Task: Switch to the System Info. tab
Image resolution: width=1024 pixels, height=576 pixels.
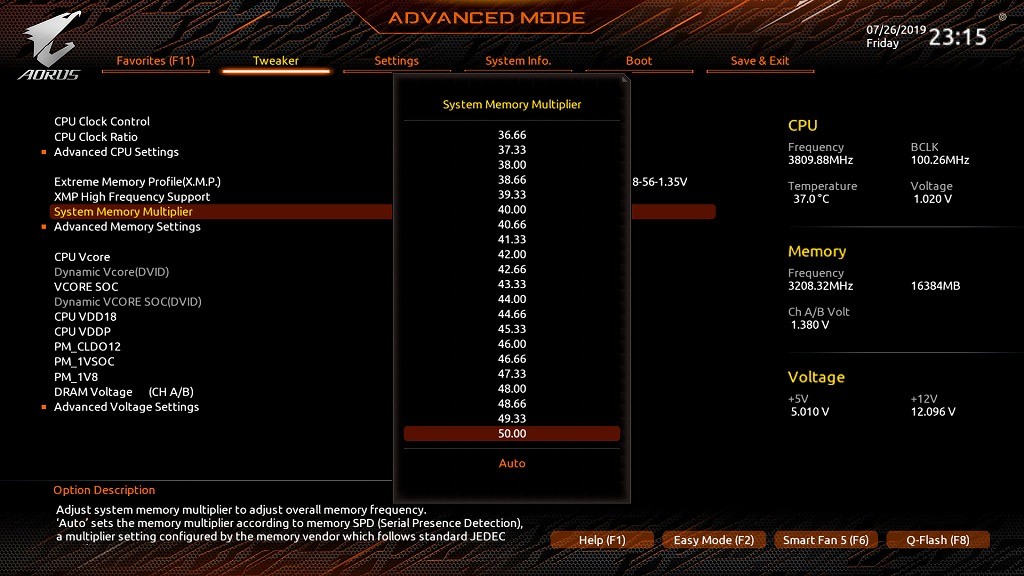Action: [518, 61]
